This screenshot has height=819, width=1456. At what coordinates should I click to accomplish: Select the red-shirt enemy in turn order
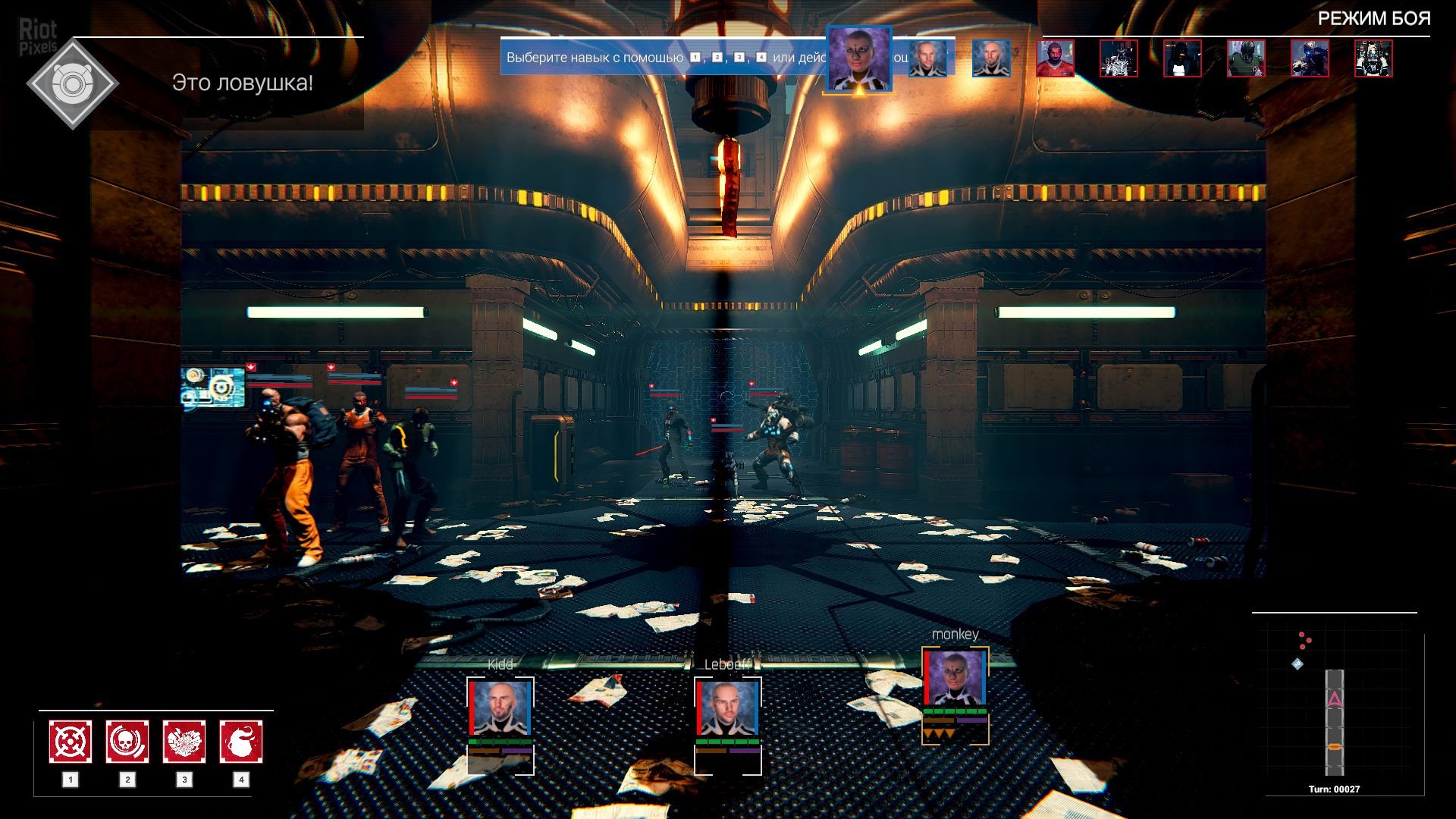pos(1055,59)
